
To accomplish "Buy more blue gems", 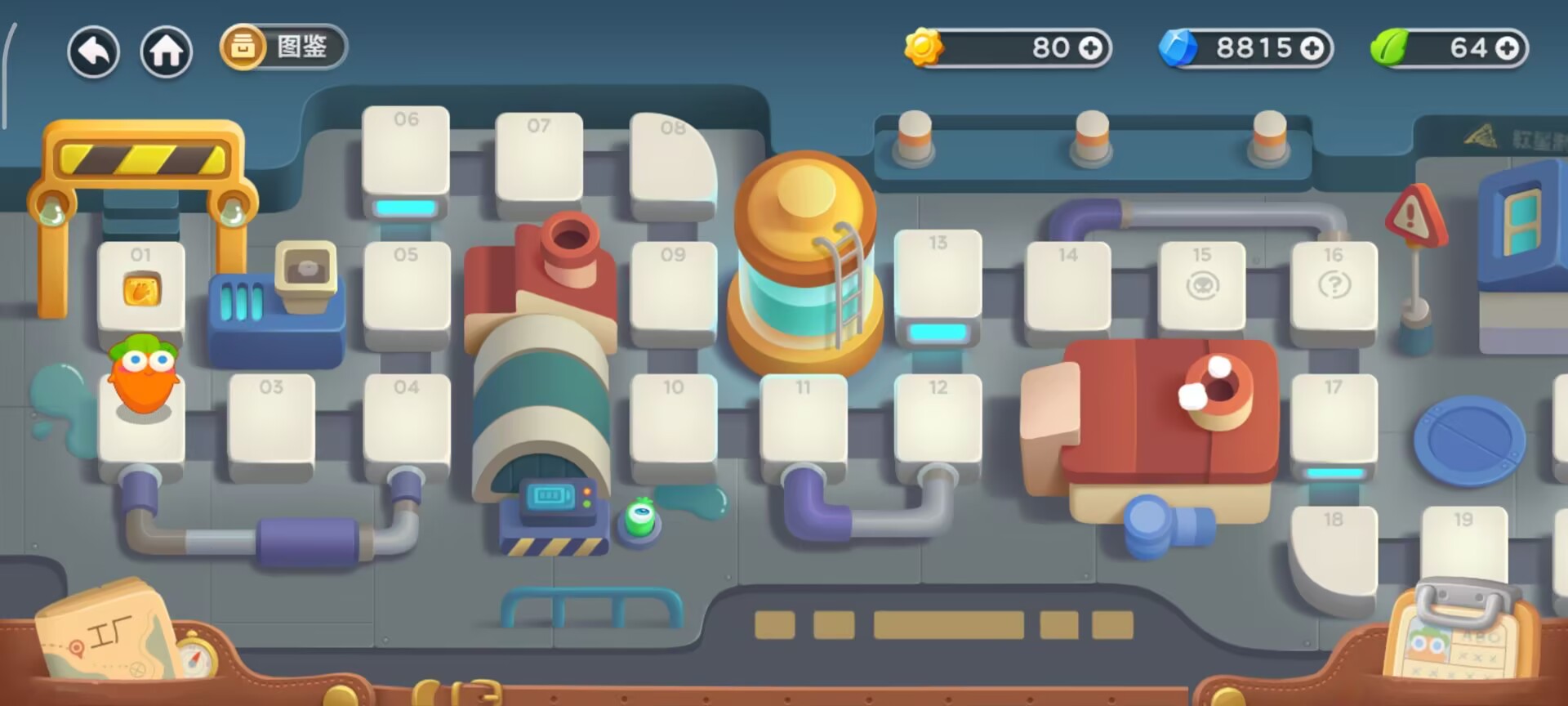I will click(x=1312, y=48).
